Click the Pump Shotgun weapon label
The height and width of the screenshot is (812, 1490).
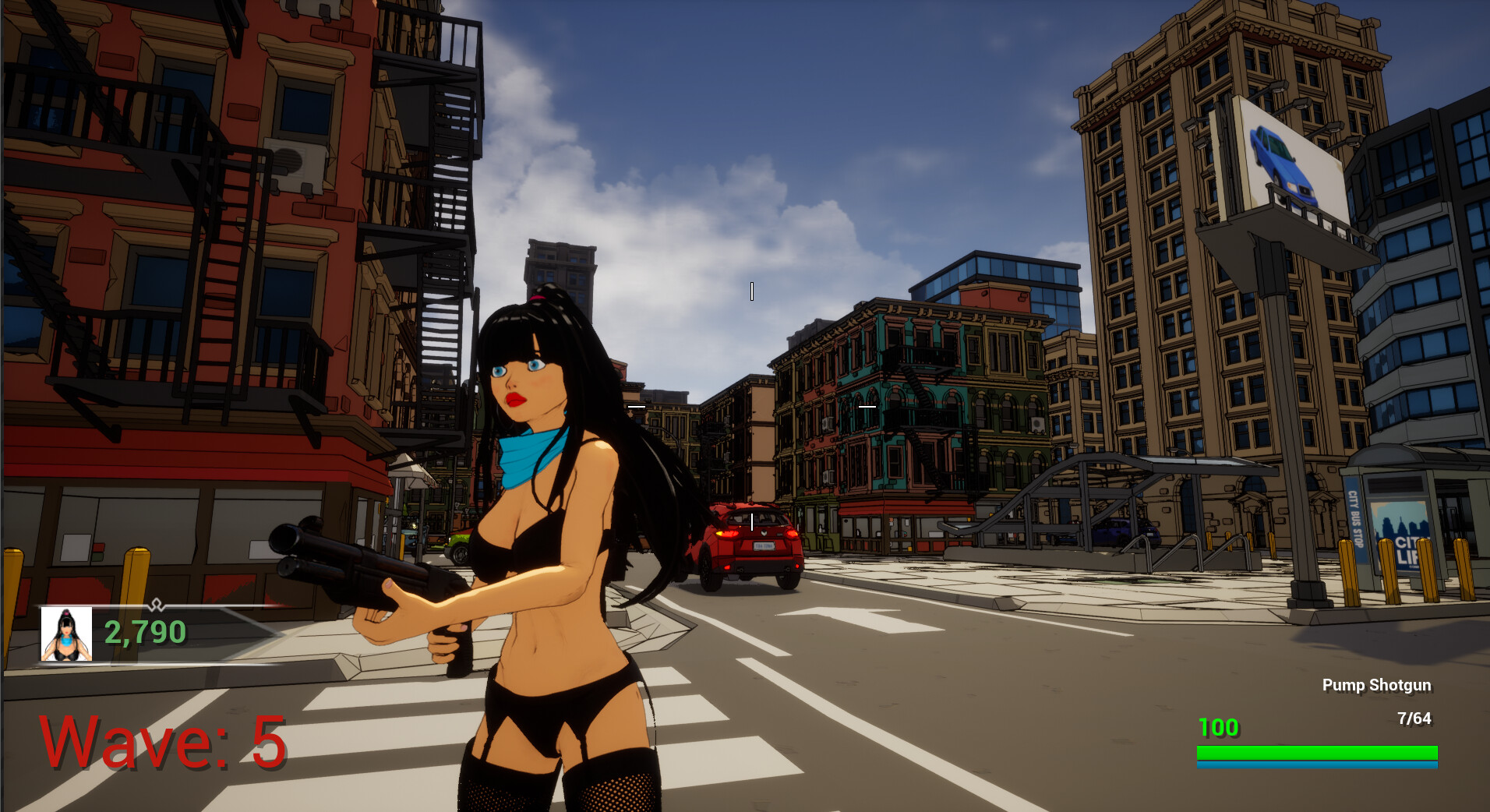click(1376, 685)
